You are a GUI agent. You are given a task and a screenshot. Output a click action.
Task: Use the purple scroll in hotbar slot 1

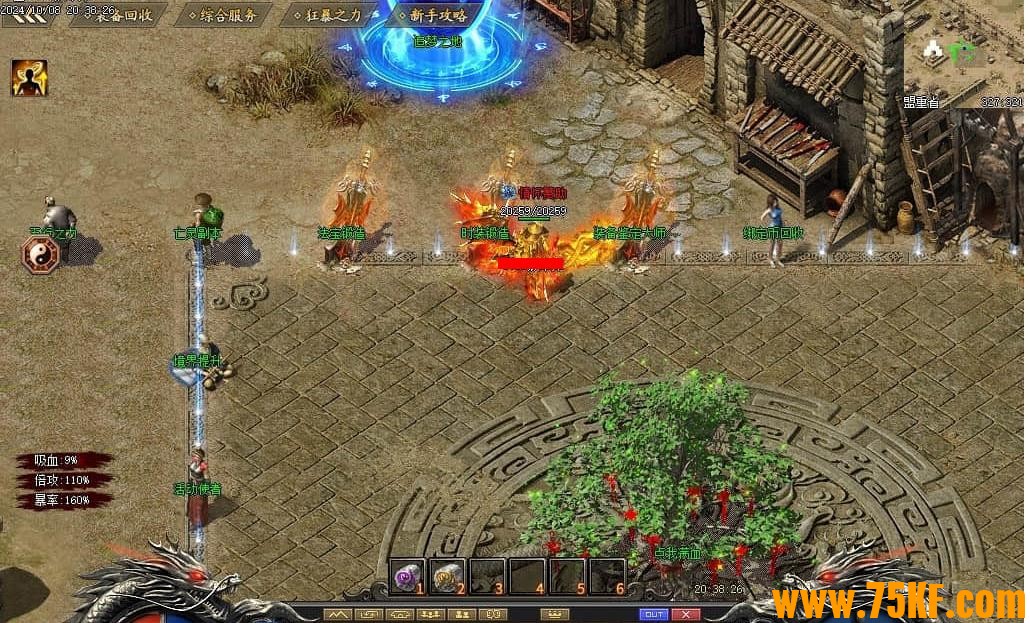(x=407, y=576)
